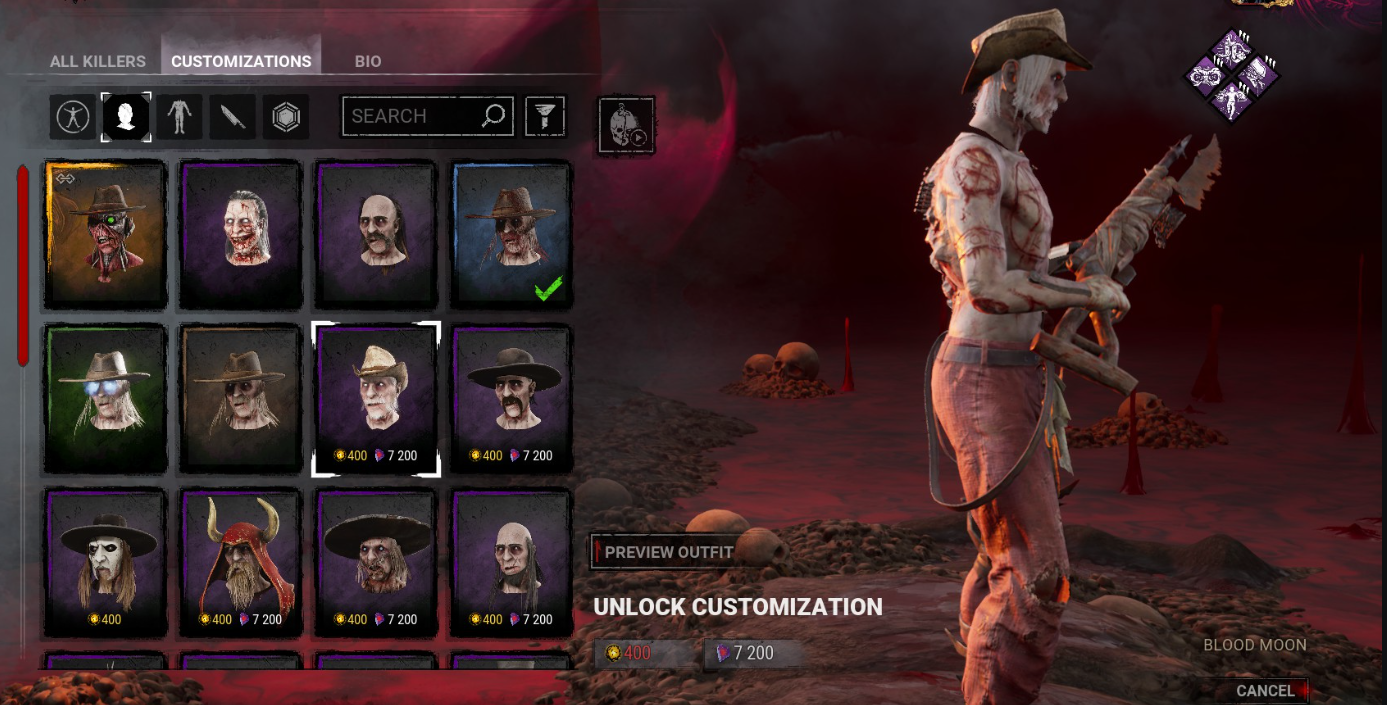
Task: Pick the horned red hood head
Action: click(240, 560)
